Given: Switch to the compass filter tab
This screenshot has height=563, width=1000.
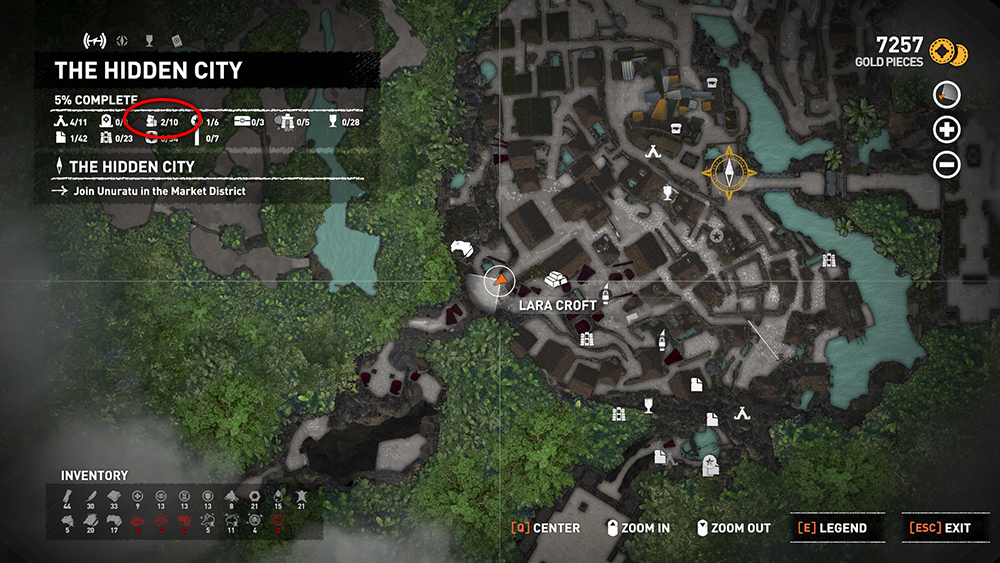Looking at the screenshot, I should point(122,41).
